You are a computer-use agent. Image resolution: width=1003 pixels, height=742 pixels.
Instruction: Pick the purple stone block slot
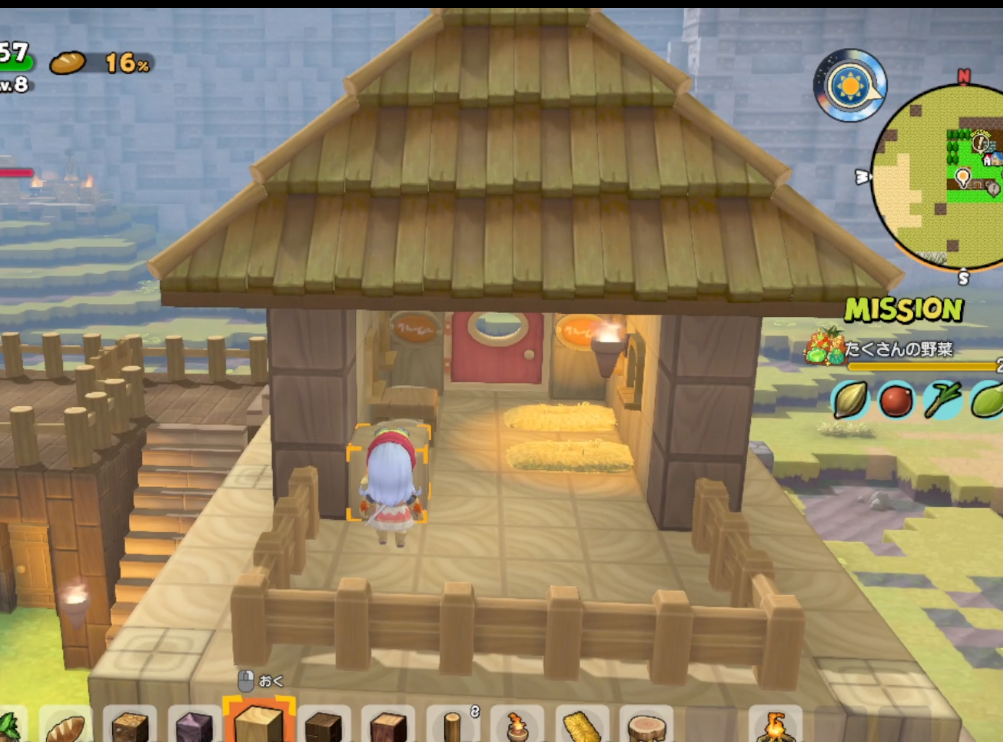coord(193,727)
